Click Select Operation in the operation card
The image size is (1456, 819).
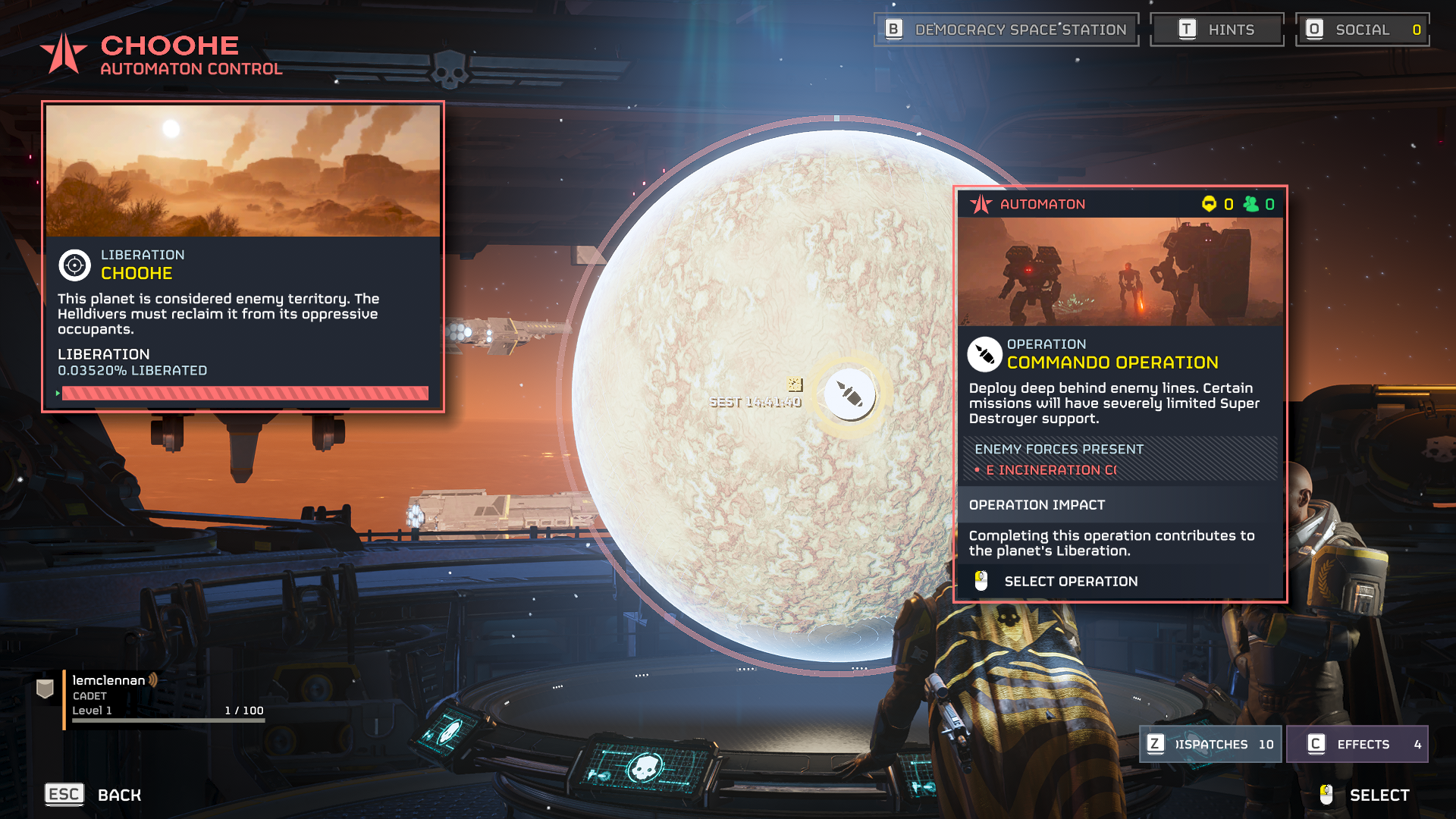(x=1070, y=582)
